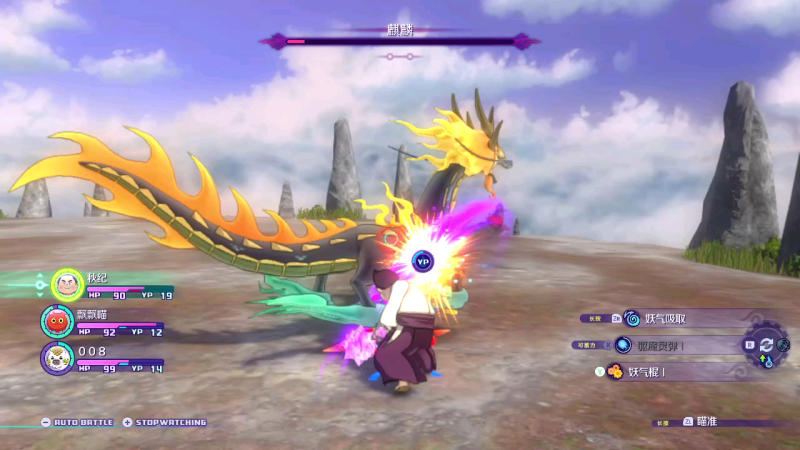This screenshot has width=800, height=450.
Task: Select party member 秋纪 portrait
Action: pos(67,284)
